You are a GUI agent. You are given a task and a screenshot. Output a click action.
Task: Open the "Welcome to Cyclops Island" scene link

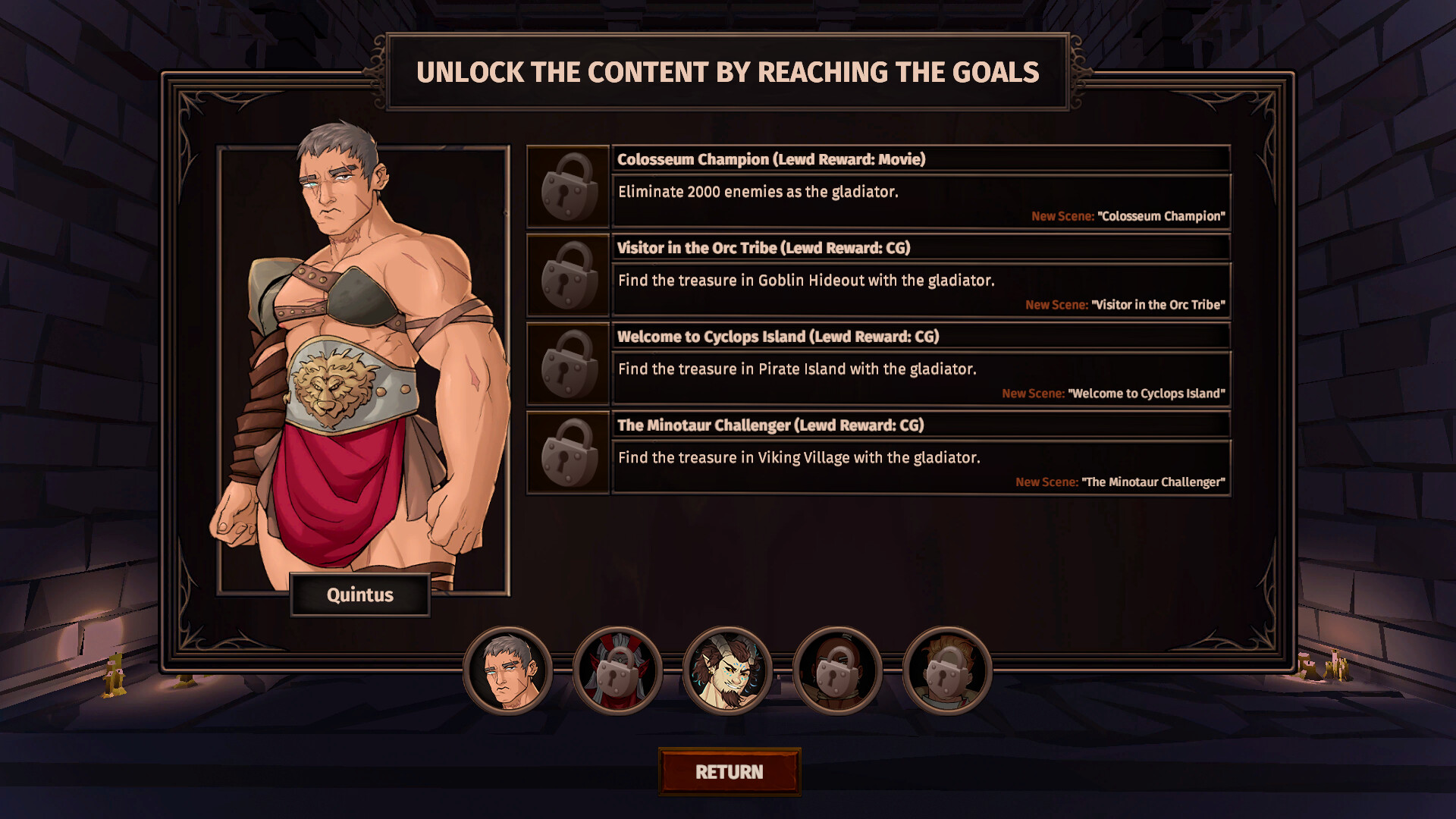pyautogui.click(x=1147, y=394)
